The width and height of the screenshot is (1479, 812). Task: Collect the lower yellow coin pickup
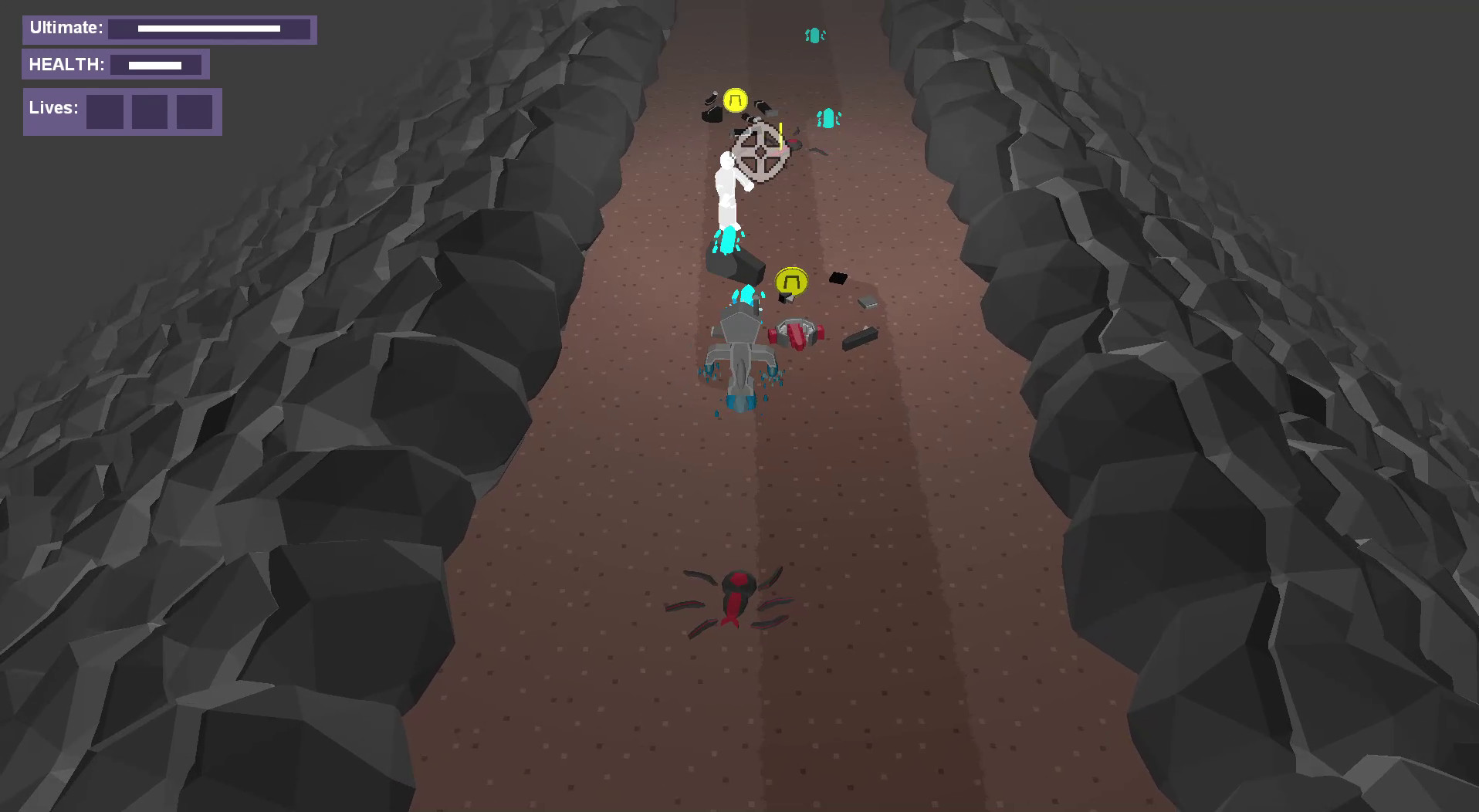[791, 280]
